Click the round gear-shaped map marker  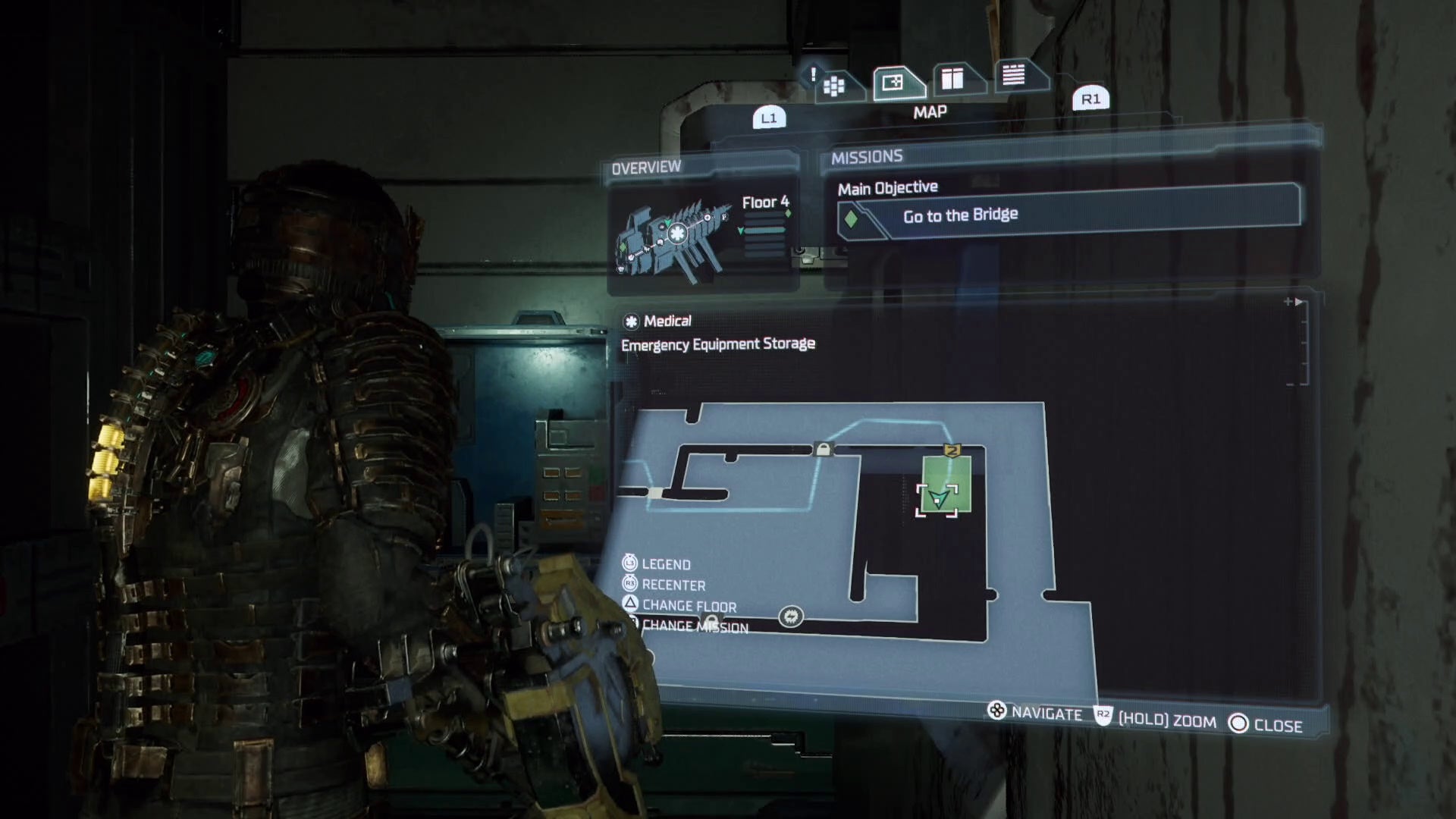tap(791, 617)
